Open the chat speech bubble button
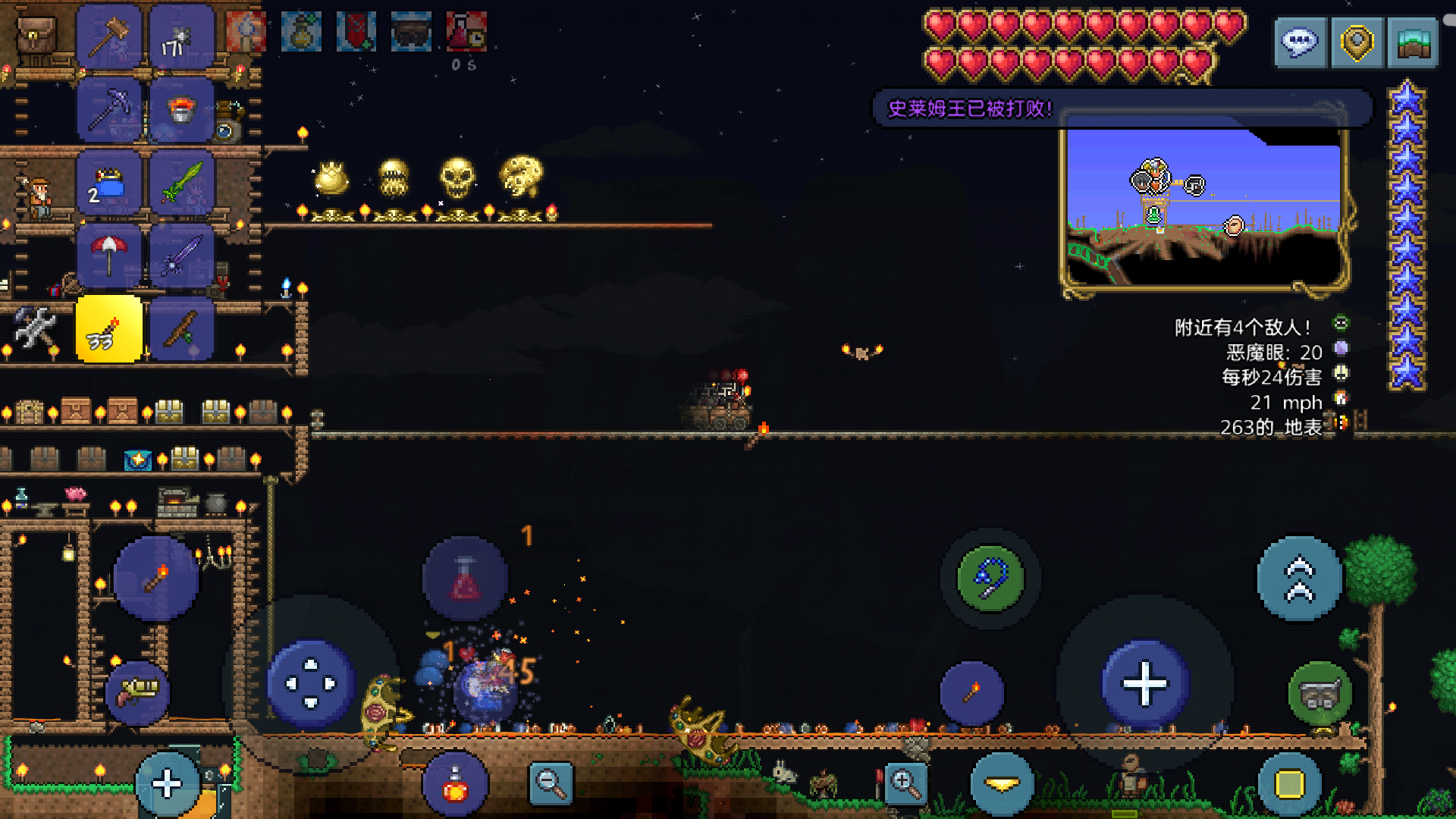This screenshot has width=1456, height=819. (1300, 42)
